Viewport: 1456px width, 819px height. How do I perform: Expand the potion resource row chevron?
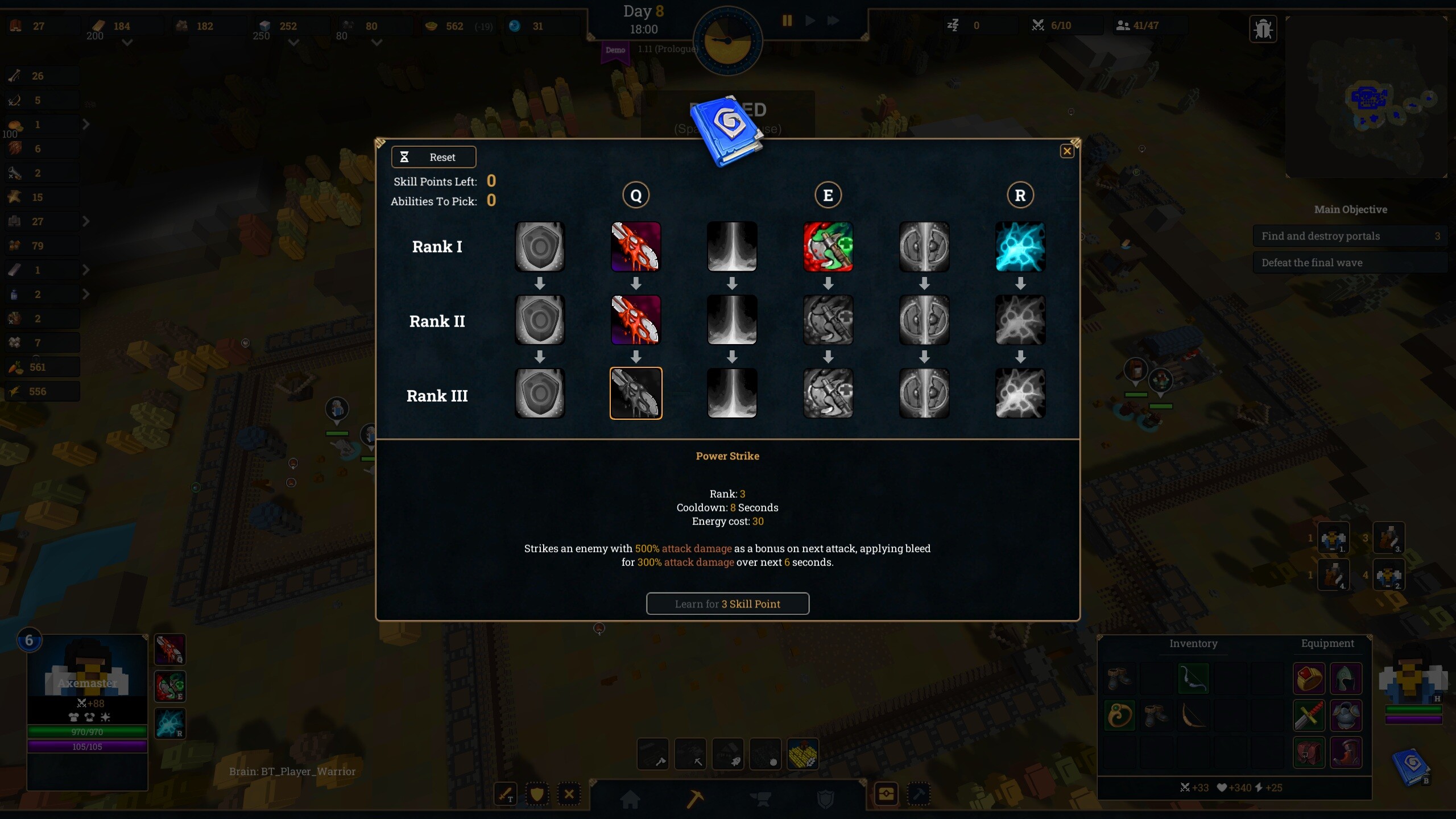86,294
